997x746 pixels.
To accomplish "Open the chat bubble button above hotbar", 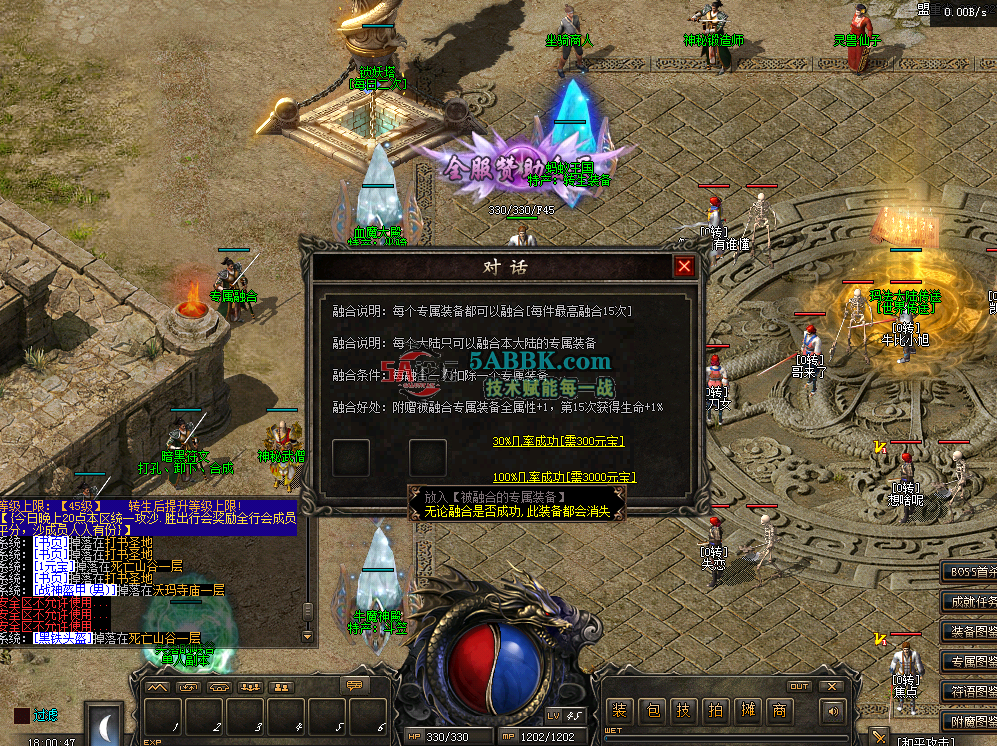I will point(352,686).
